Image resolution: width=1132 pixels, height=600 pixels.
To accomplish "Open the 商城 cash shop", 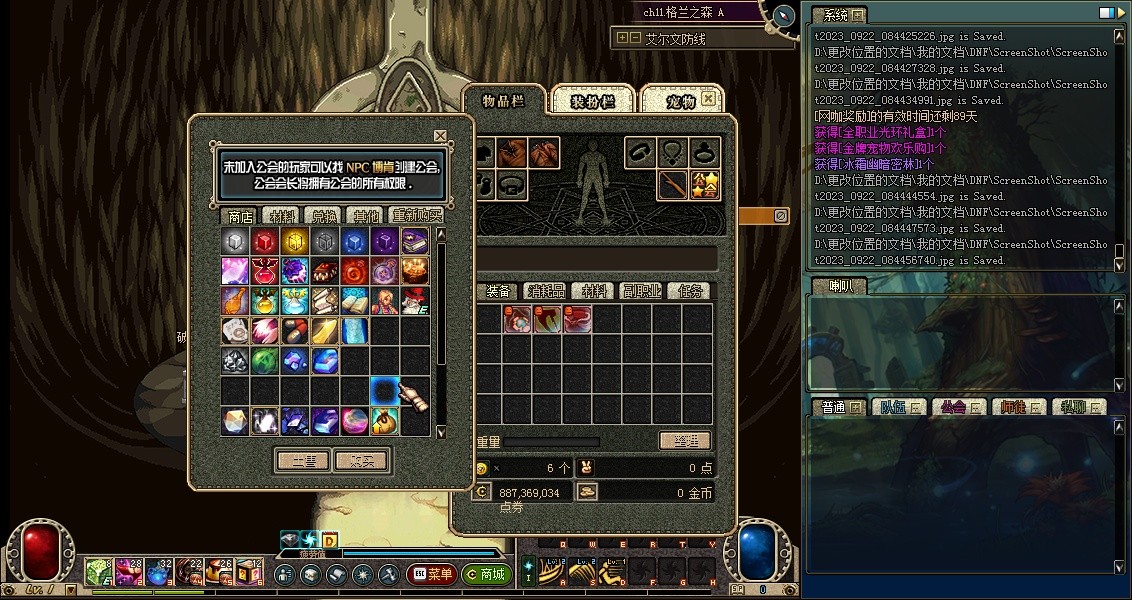I will click(486, 575).
